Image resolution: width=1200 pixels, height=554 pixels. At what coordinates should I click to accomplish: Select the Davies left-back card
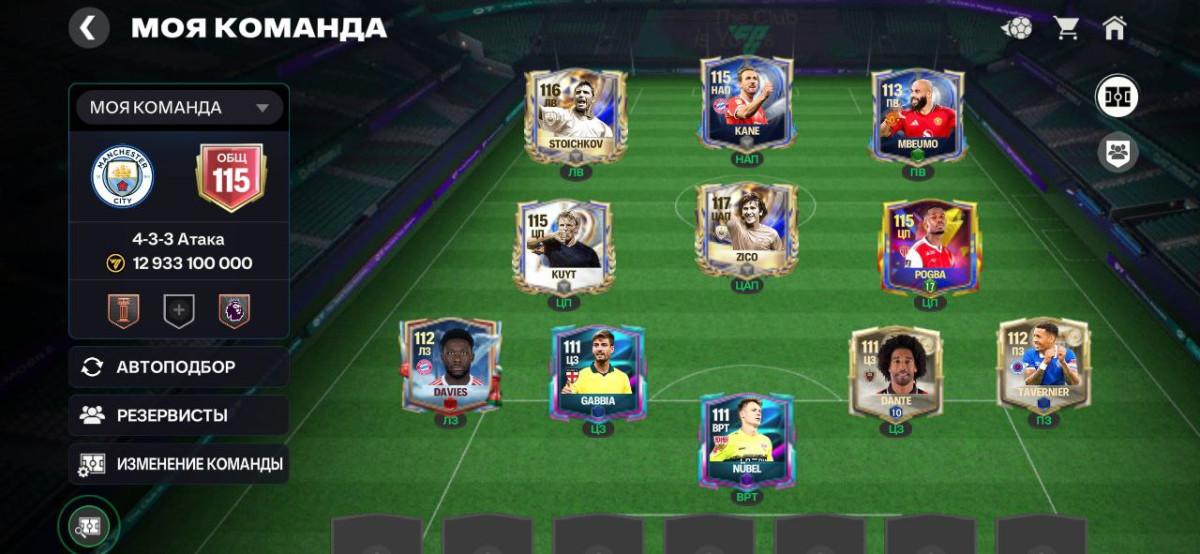click(x=449, y=365)
